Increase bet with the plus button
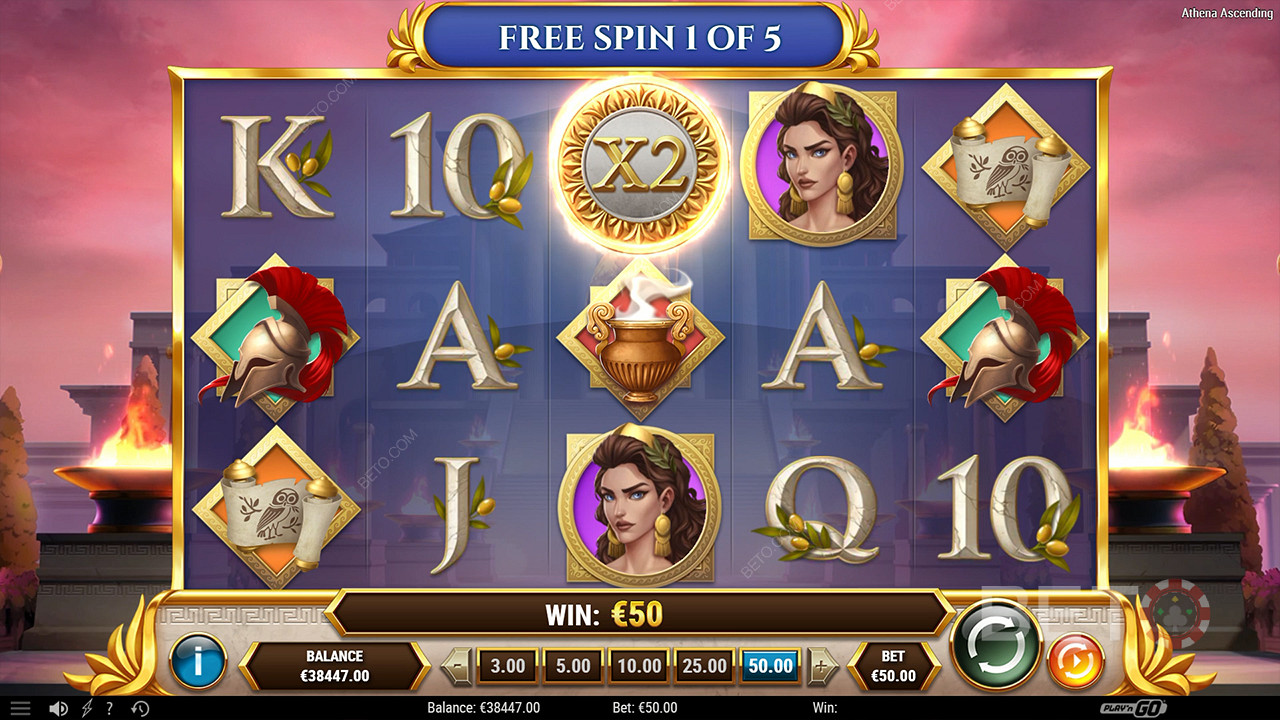 point(822,665)
